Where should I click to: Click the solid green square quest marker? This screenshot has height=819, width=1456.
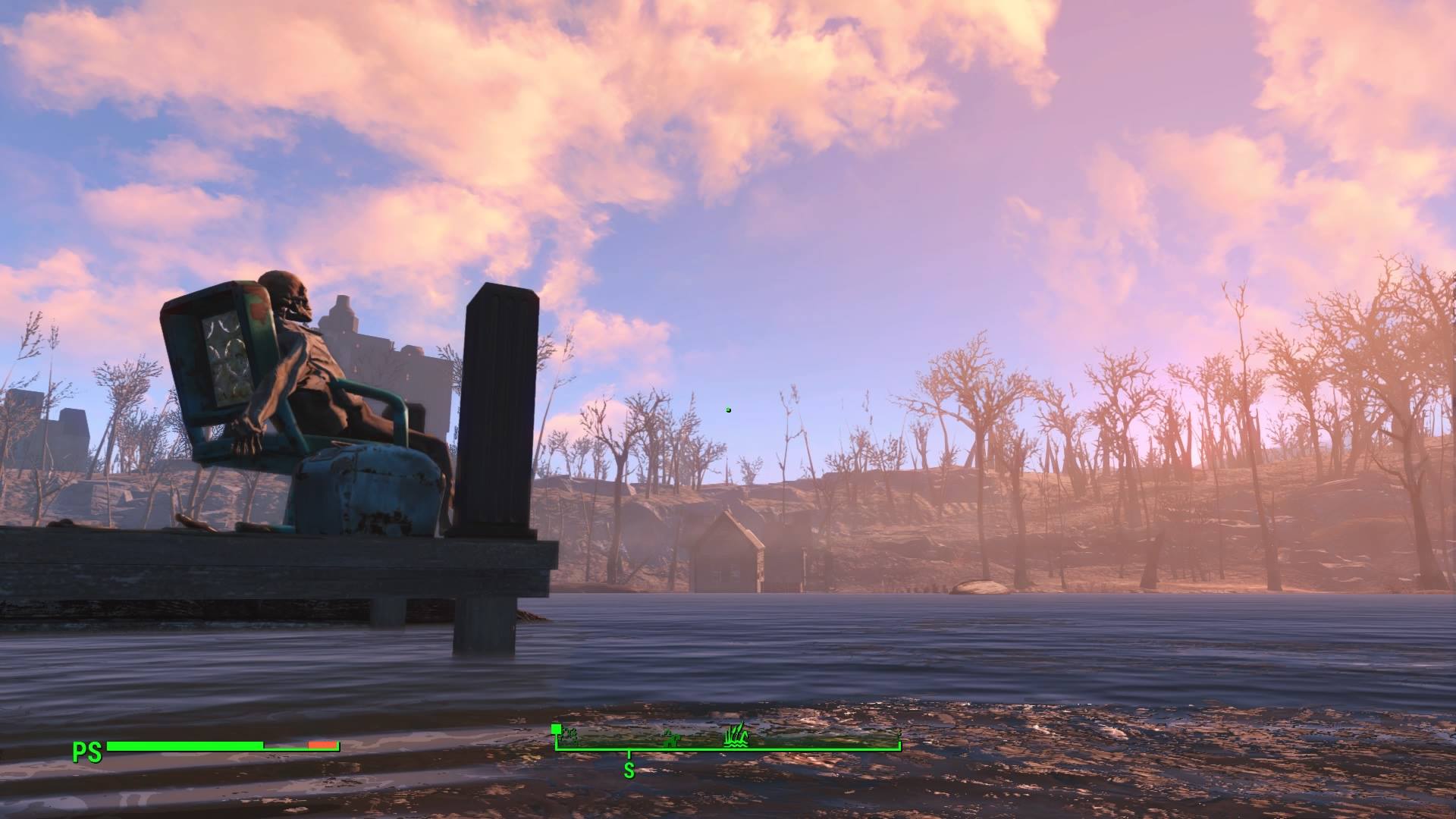(556, 730)
